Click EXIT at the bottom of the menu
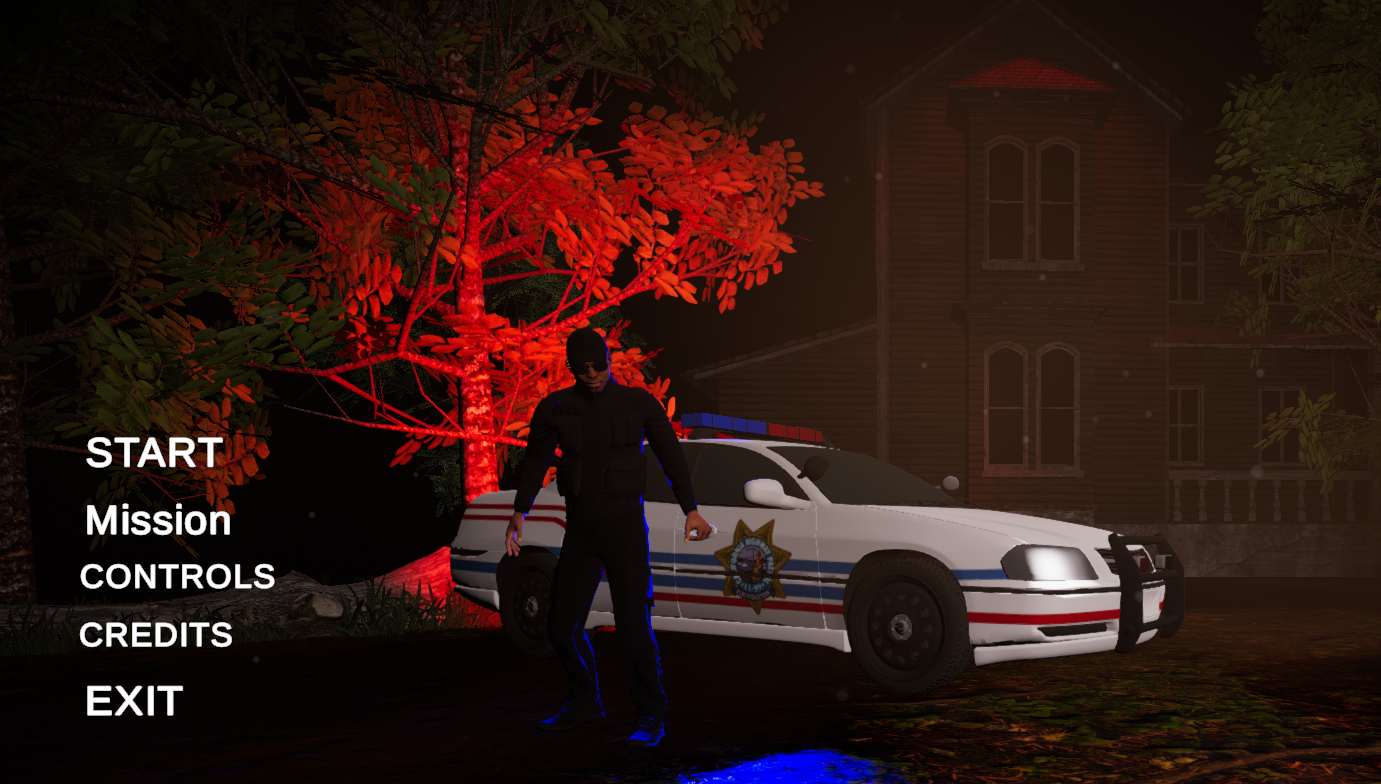Image resolution: width=1381 pixels, height=784 pixels. (134, 701)
